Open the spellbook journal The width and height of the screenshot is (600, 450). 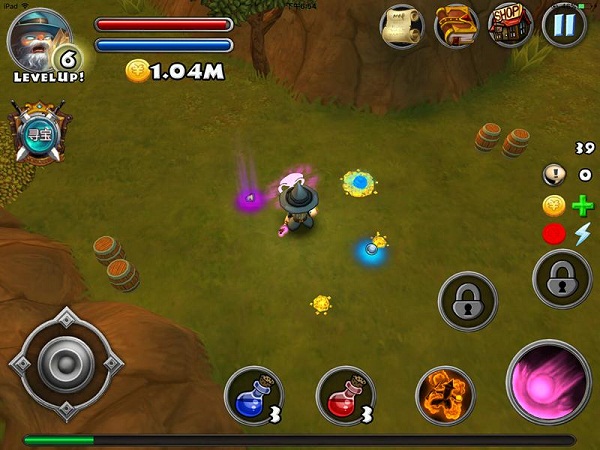[457, 27]
